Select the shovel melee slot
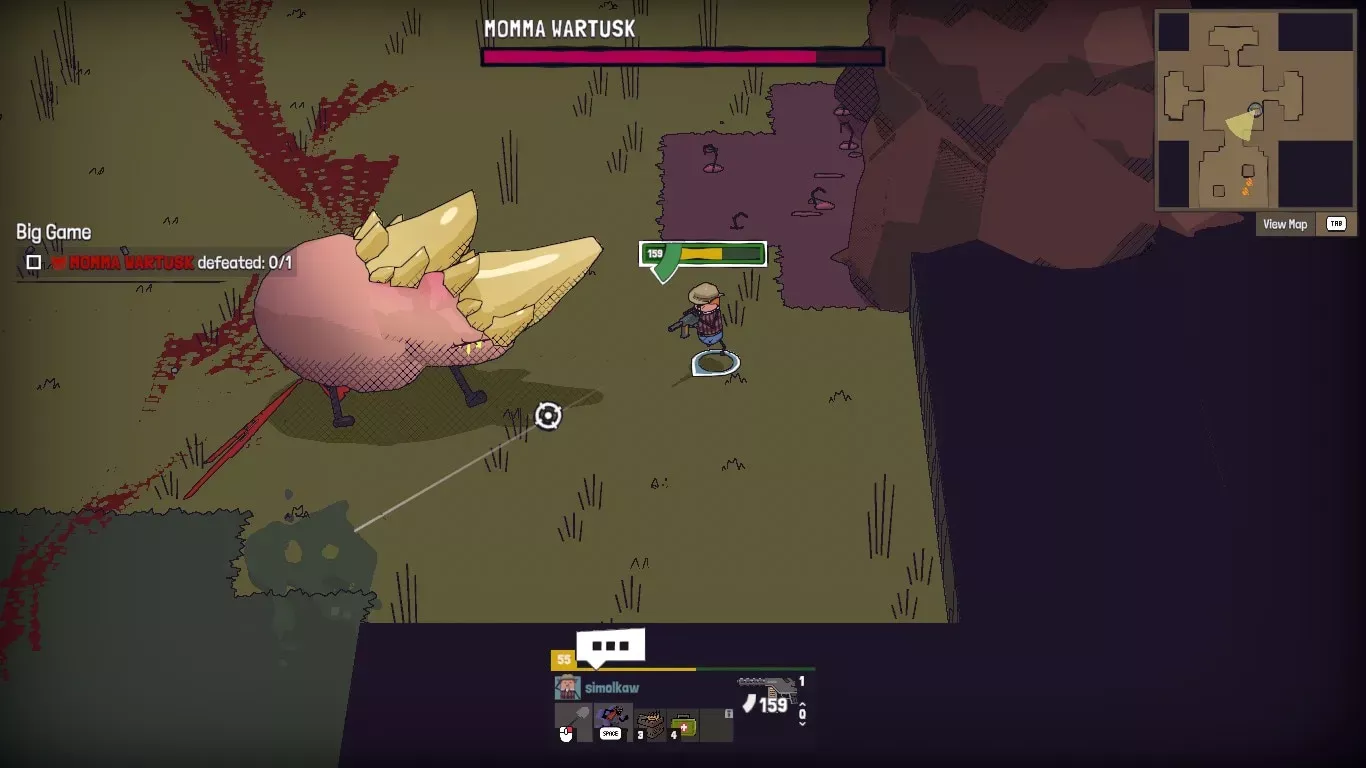Viewport: 1366px width, 768px height. [574, 722]
